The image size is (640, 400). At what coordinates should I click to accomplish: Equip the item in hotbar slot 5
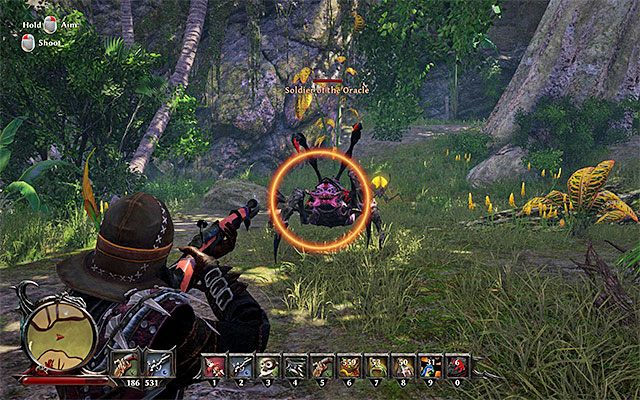[323, 365]
